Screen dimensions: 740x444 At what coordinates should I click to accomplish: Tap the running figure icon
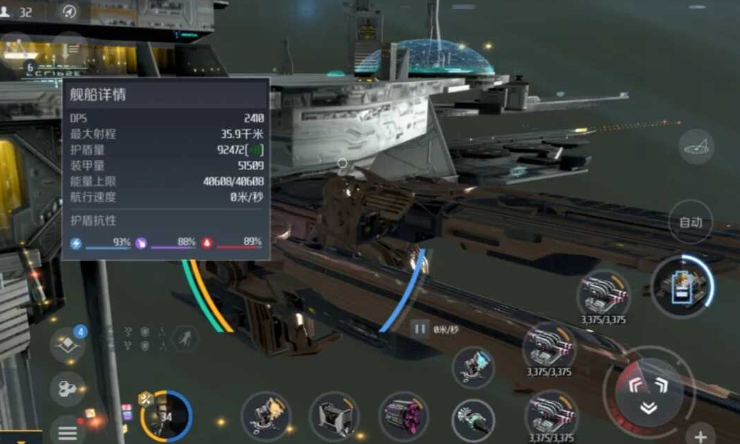coord(184,339)
